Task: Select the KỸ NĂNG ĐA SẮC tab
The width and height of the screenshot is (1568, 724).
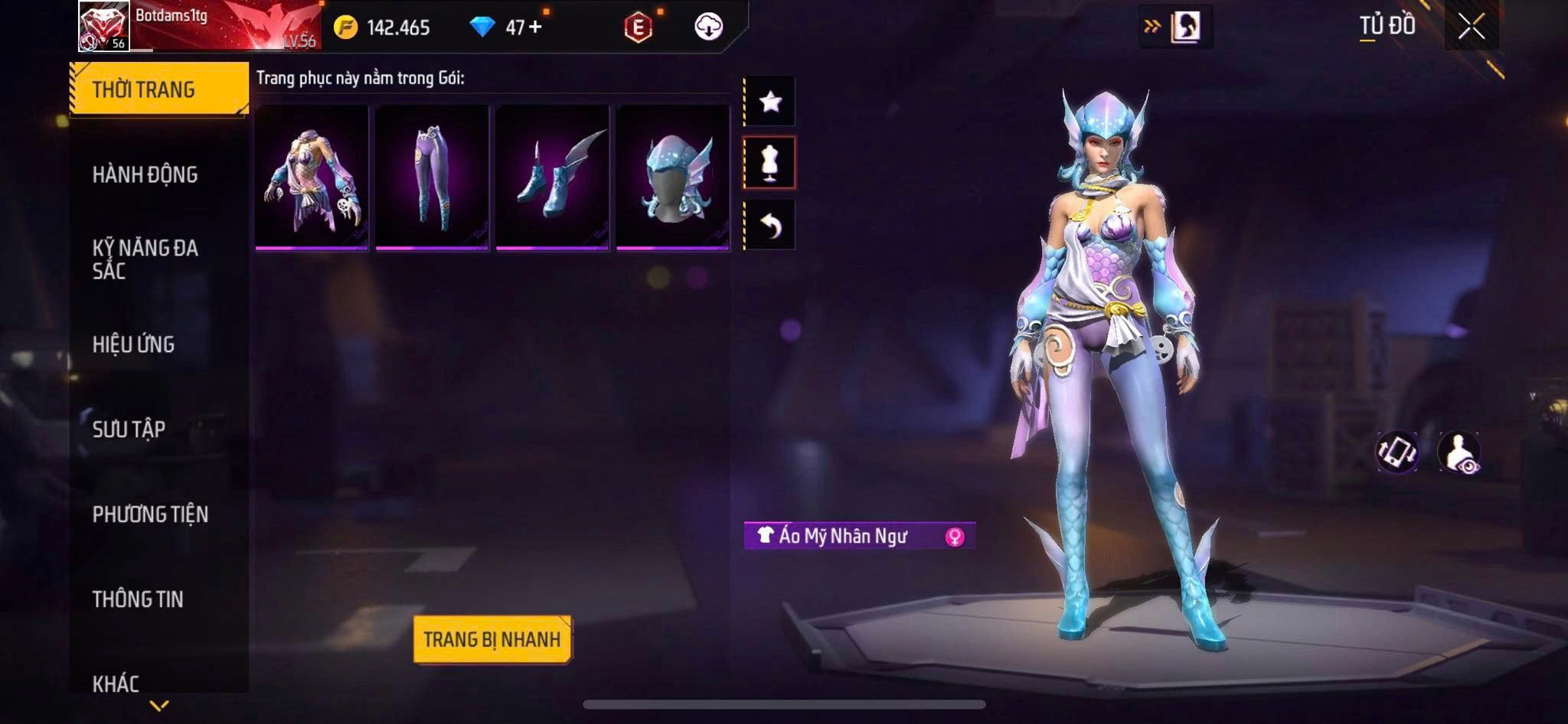Action: click(145, 259)
